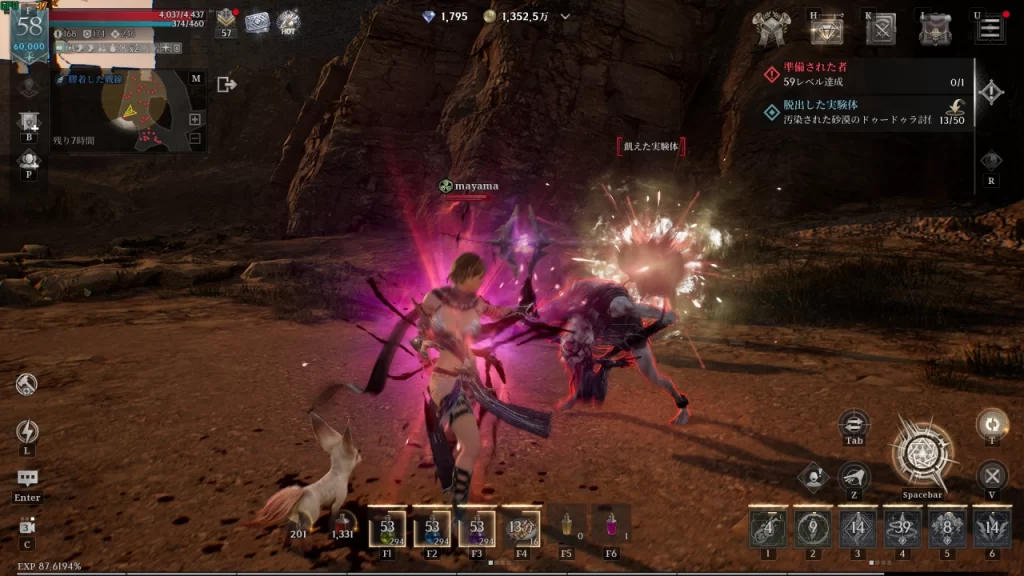Screen dimensions: 1024x576
Task: Open the diamond currency dropdown arrow
Action: [x=566, y=16]
